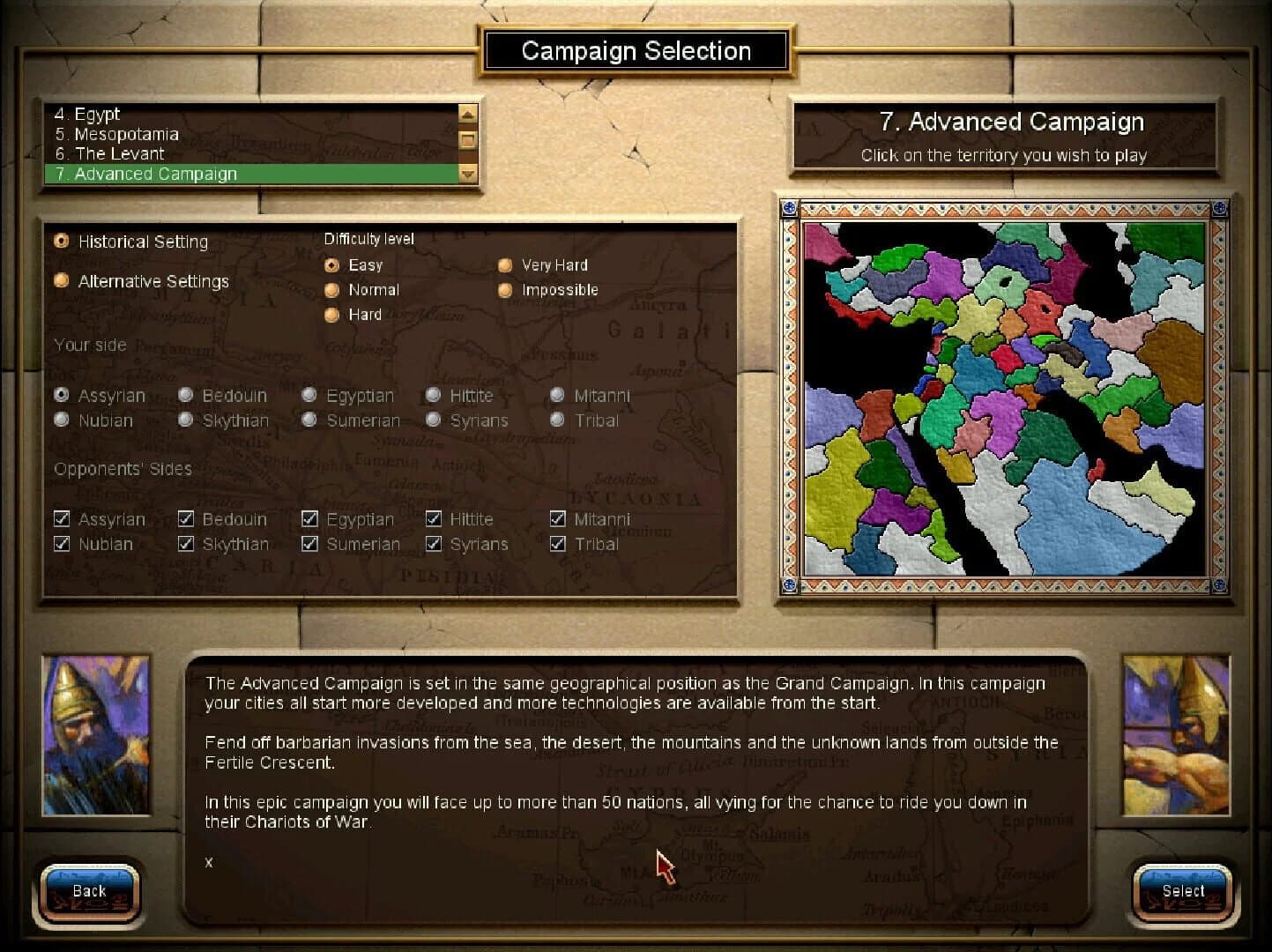Choose Hittite as your side
The image size is (1272, 952).
click(433, 395)
